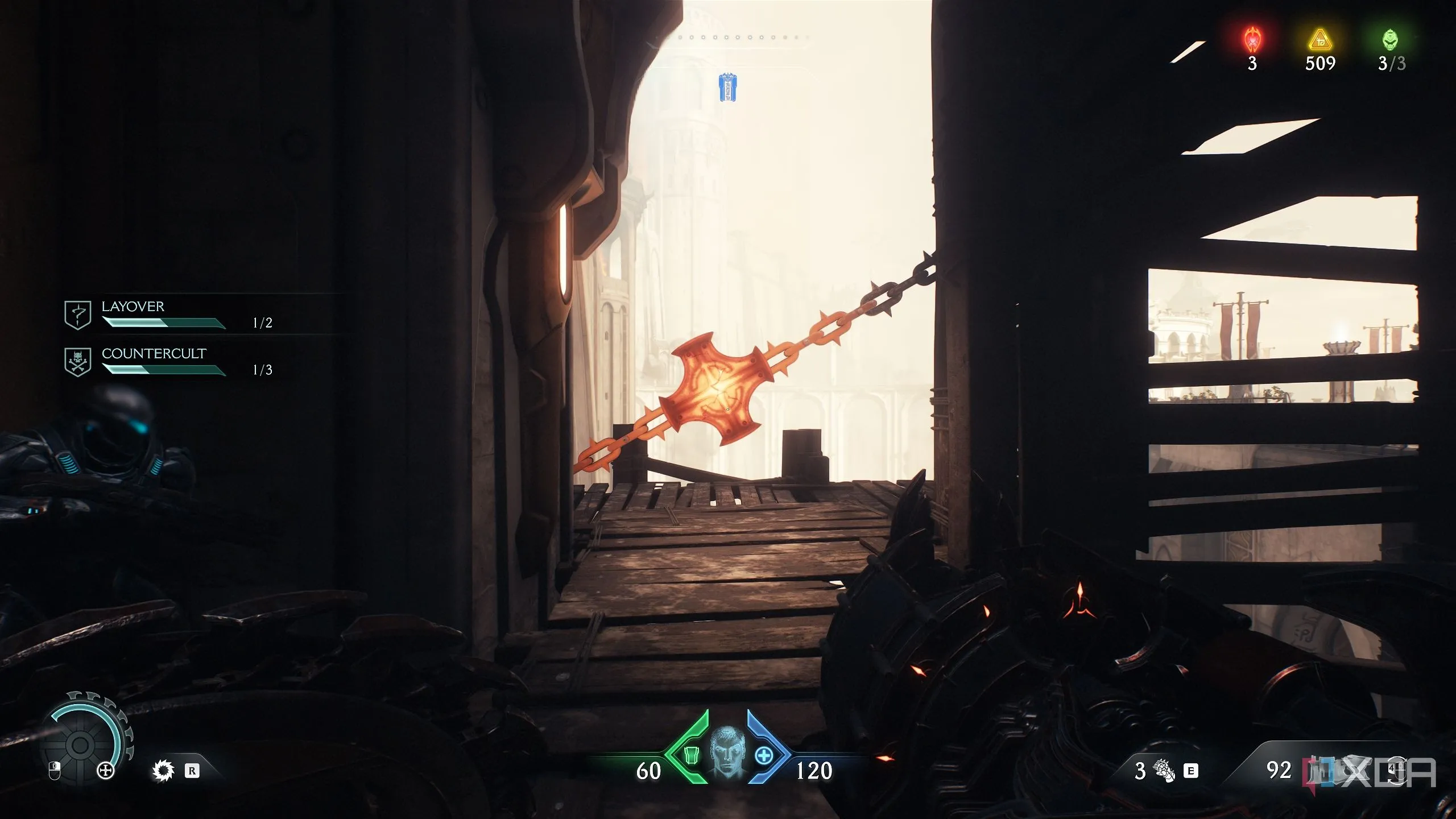The height and width of the screenshot is (819, 1456).
Task: Click the red demon sigil icon
Action: (1252, 40)
